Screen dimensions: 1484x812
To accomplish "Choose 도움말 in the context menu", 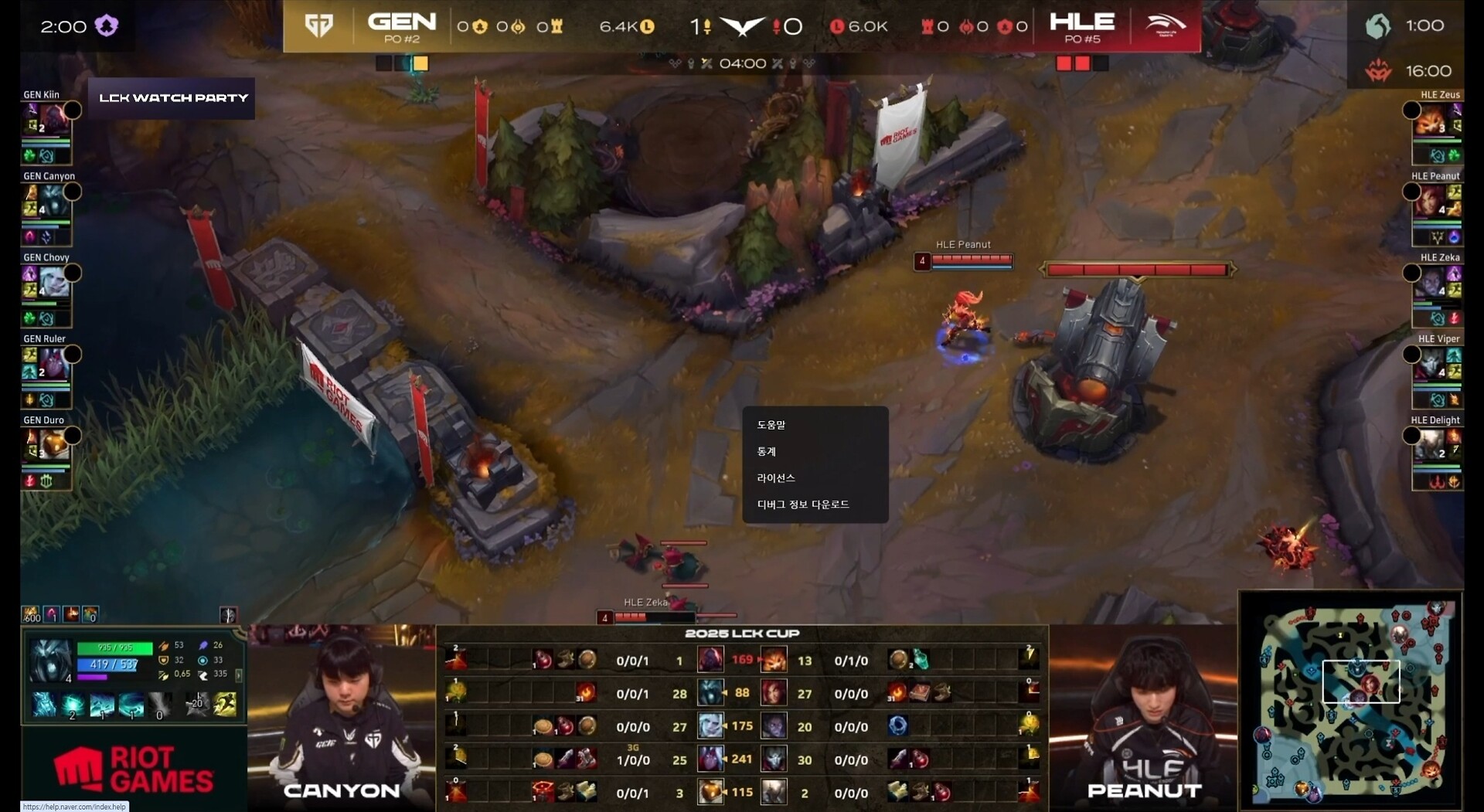I will [771, 425].
